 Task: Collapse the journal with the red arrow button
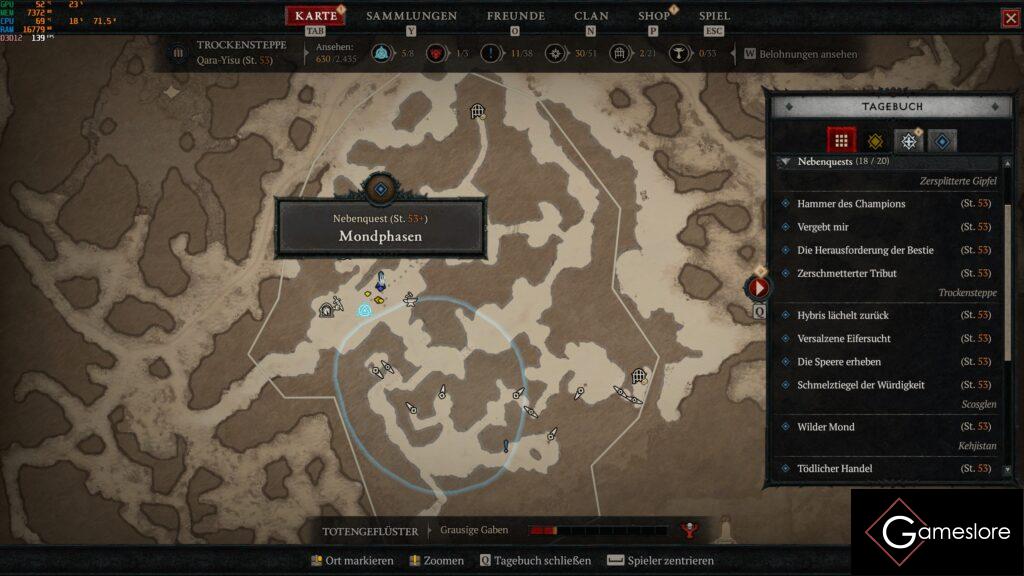point(758,288)
